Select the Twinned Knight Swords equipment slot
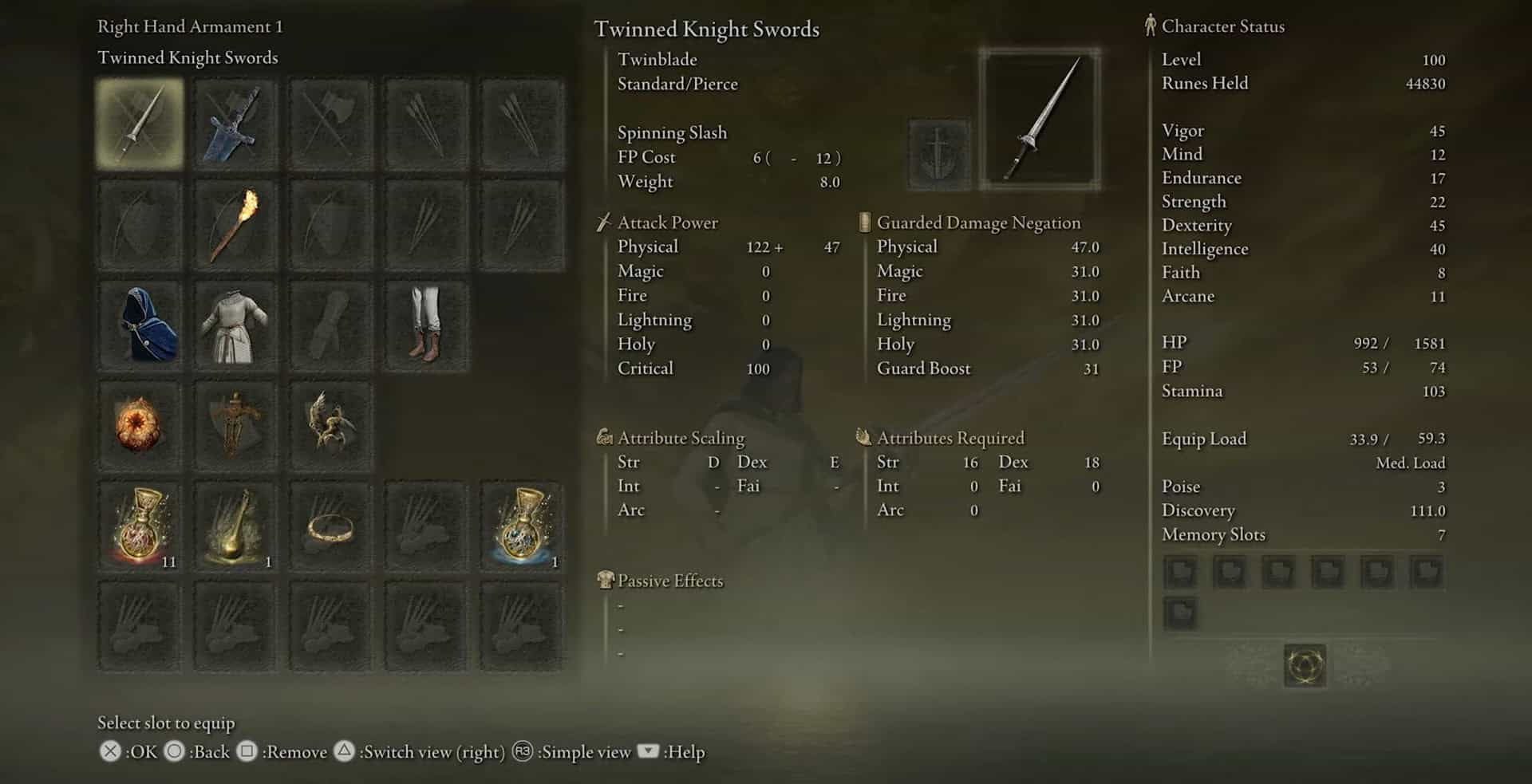This screenshot has width=1532, height=784. point(140,123)
